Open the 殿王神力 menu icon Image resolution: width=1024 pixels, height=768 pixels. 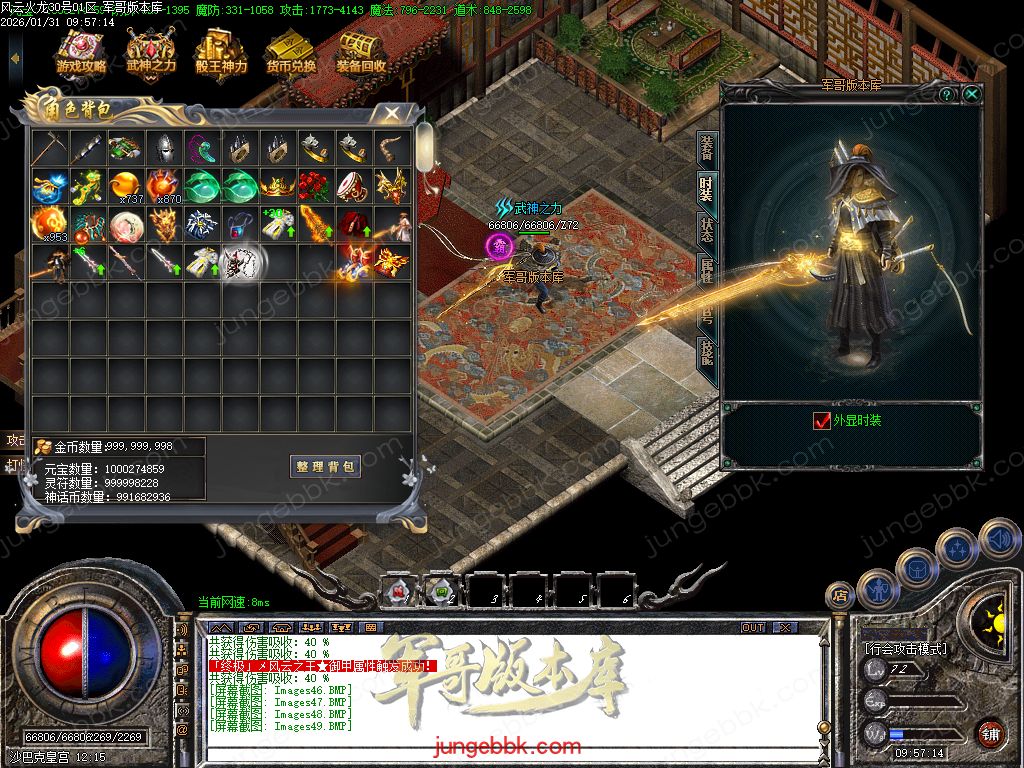point(221,52)
